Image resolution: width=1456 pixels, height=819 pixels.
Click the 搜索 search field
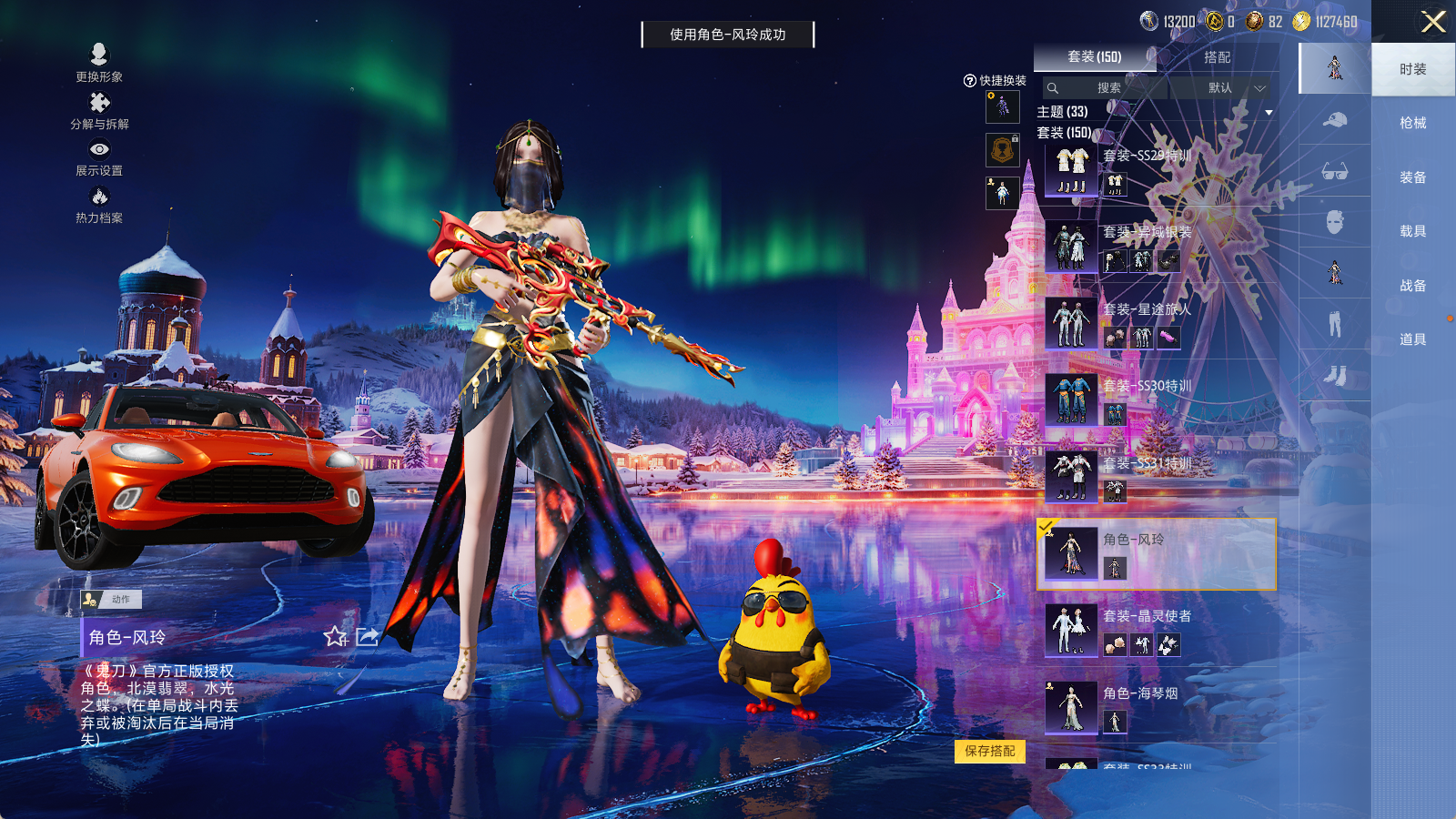click(x=1106, y=88)
